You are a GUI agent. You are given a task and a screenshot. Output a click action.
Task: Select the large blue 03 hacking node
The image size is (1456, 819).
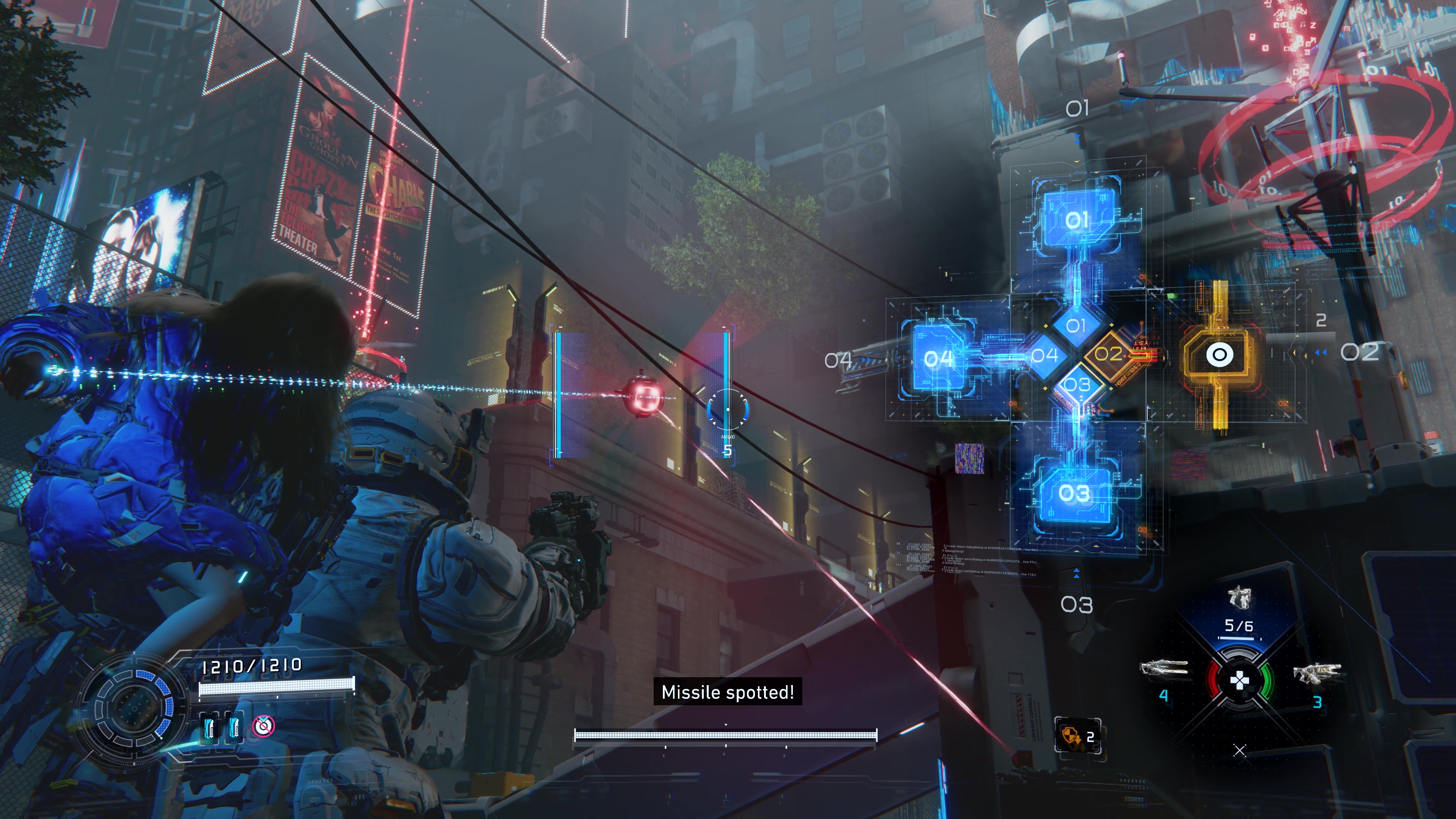[1074, 493]
